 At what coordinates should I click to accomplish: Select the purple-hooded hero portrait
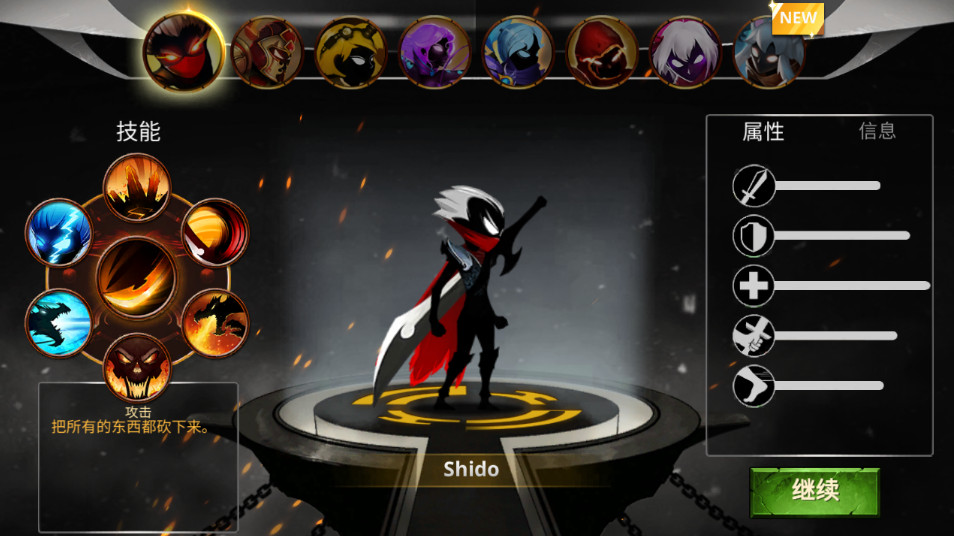point(435,51)
